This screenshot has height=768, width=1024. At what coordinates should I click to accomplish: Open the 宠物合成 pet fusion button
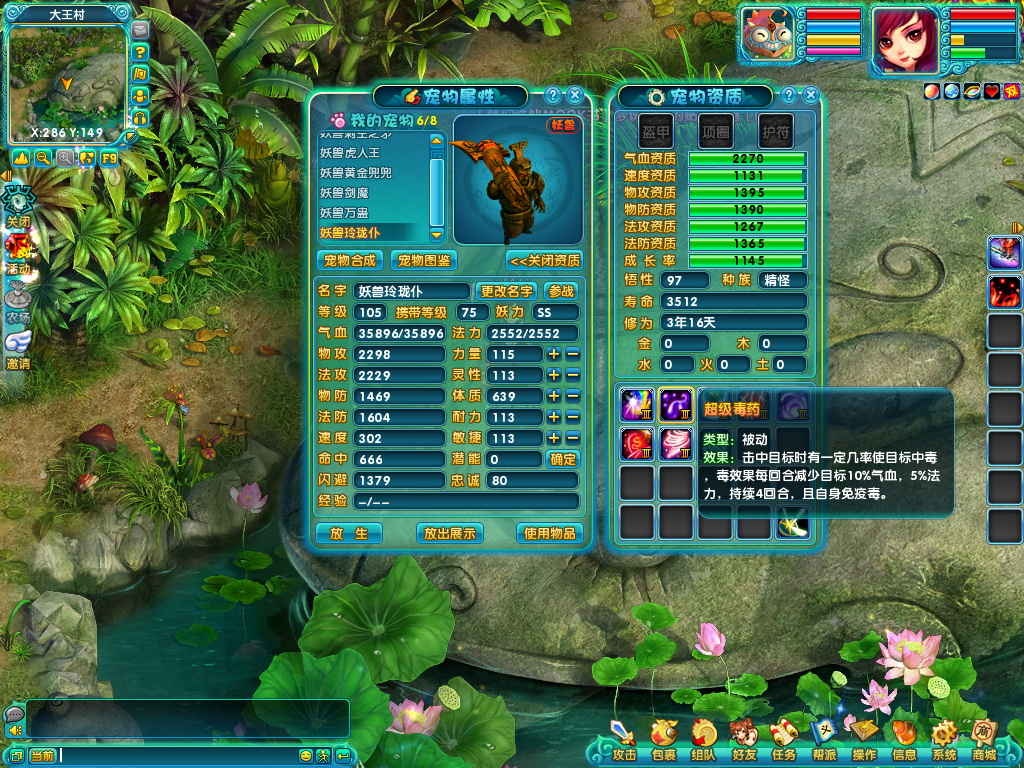click(350, 260)
